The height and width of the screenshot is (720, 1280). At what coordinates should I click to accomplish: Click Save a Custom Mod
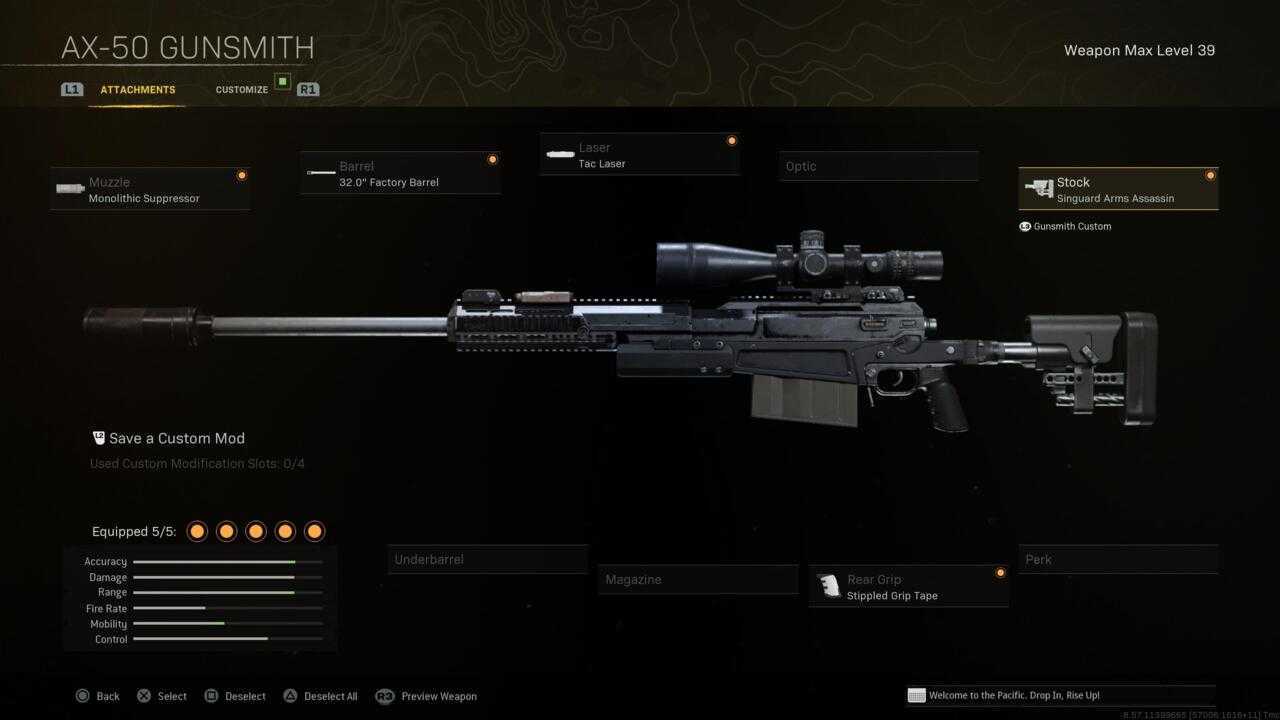pyautogui.click(x=176, y=438)
